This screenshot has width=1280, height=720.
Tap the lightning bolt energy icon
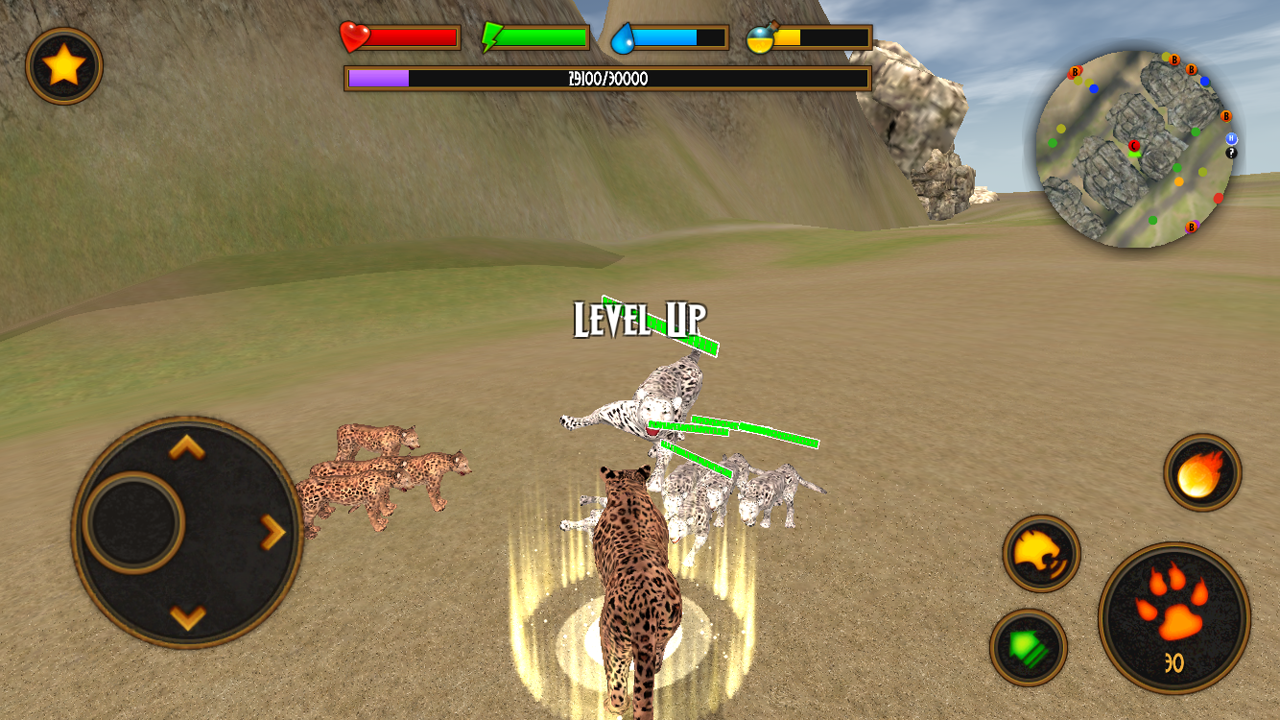[x=489, y=35]
